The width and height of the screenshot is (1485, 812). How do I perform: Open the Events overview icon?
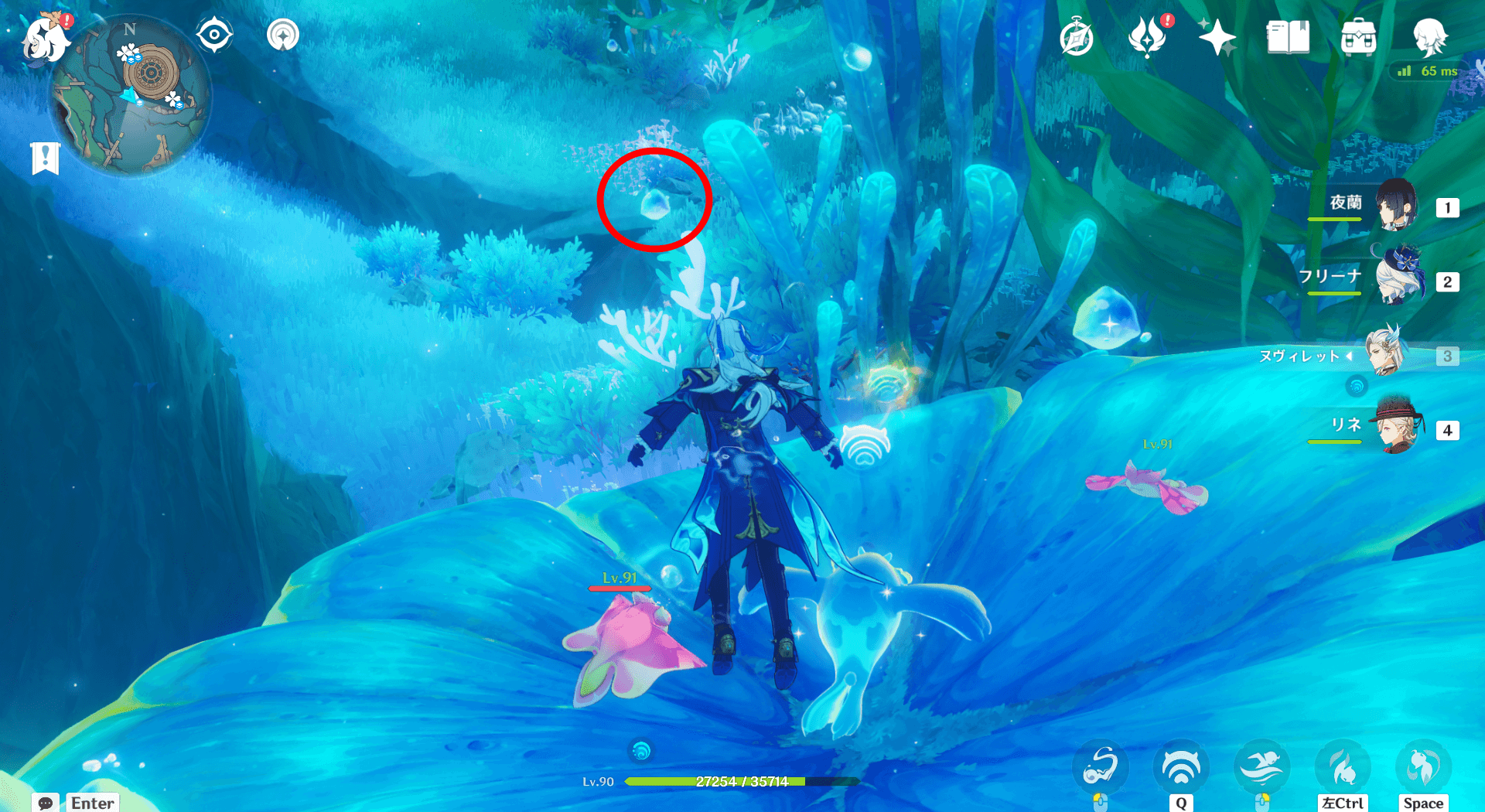[1148, 36]
